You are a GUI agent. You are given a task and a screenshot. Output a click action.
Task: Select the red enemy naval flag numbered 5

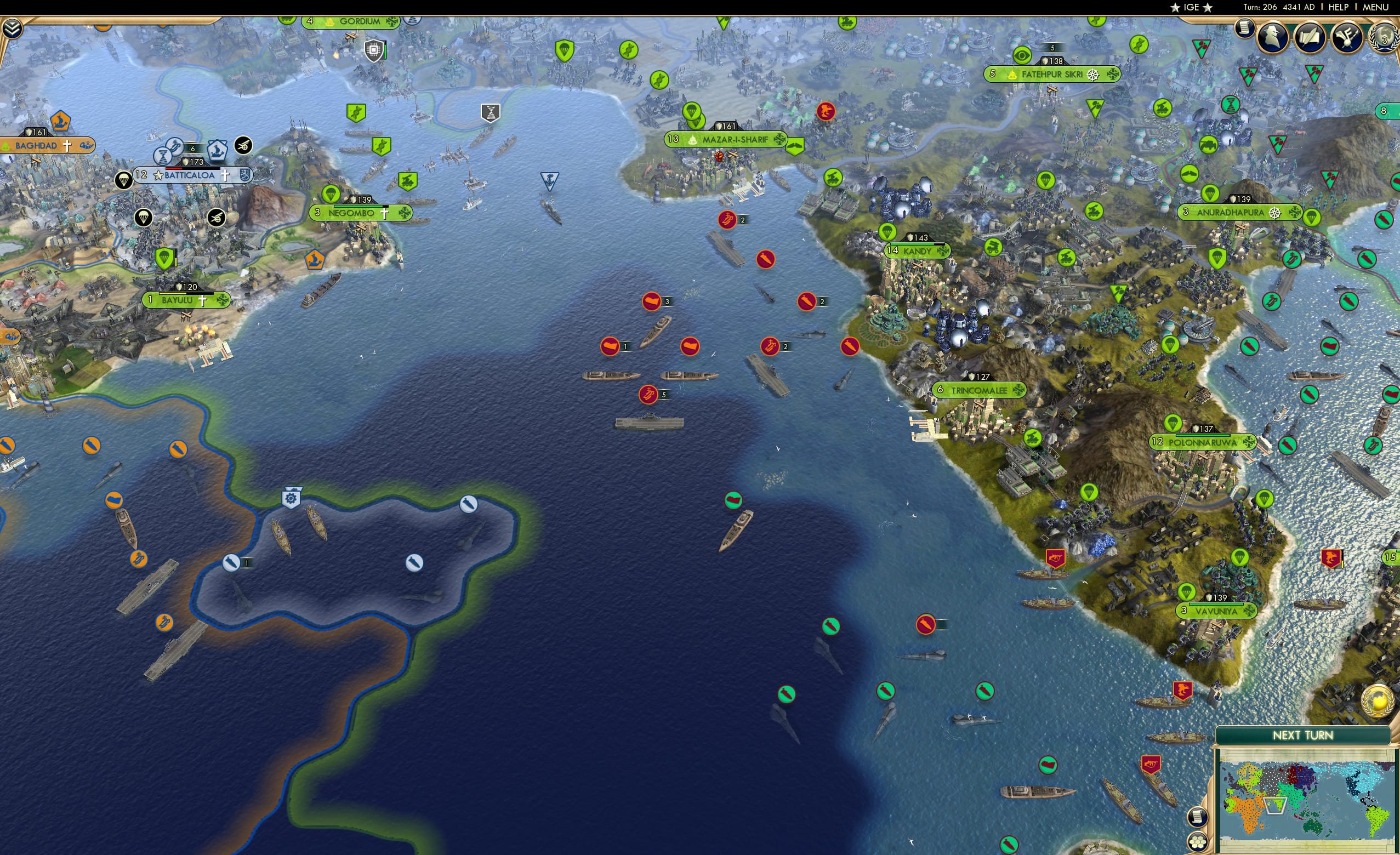648,395
